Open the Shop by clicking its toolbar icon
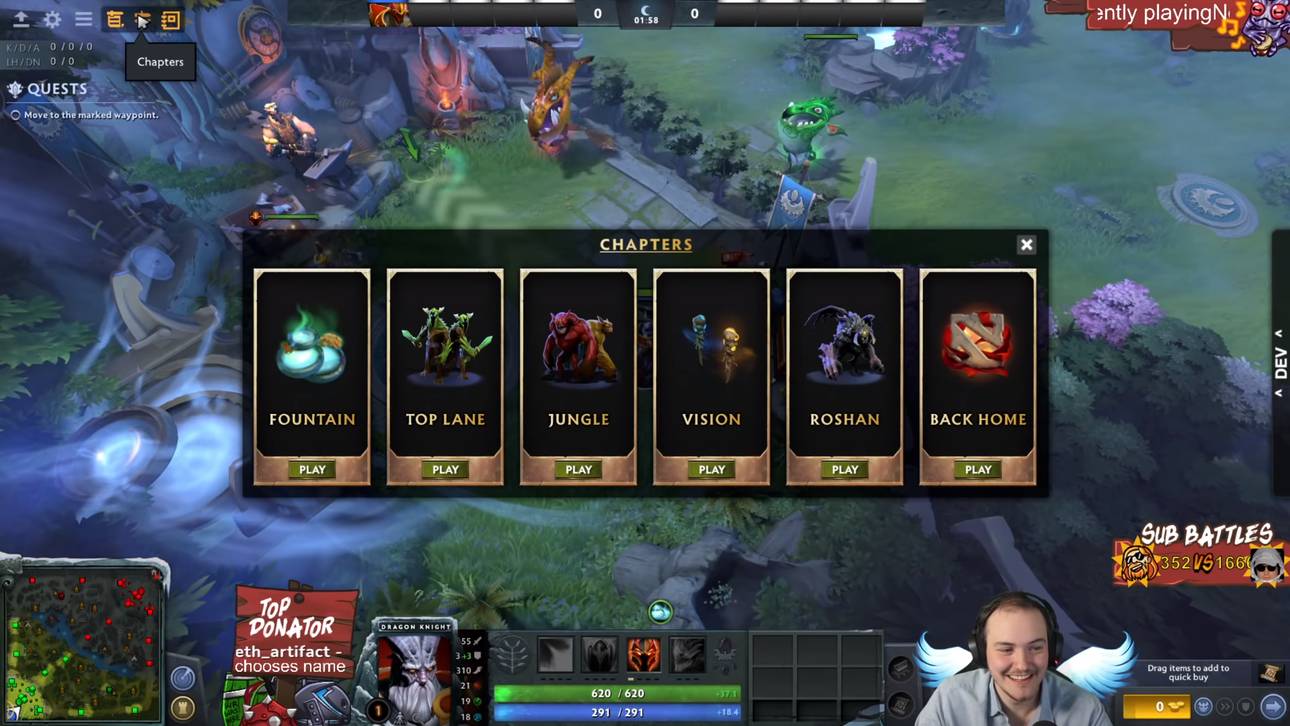1290x726 pixels. (x=115, y=18)
